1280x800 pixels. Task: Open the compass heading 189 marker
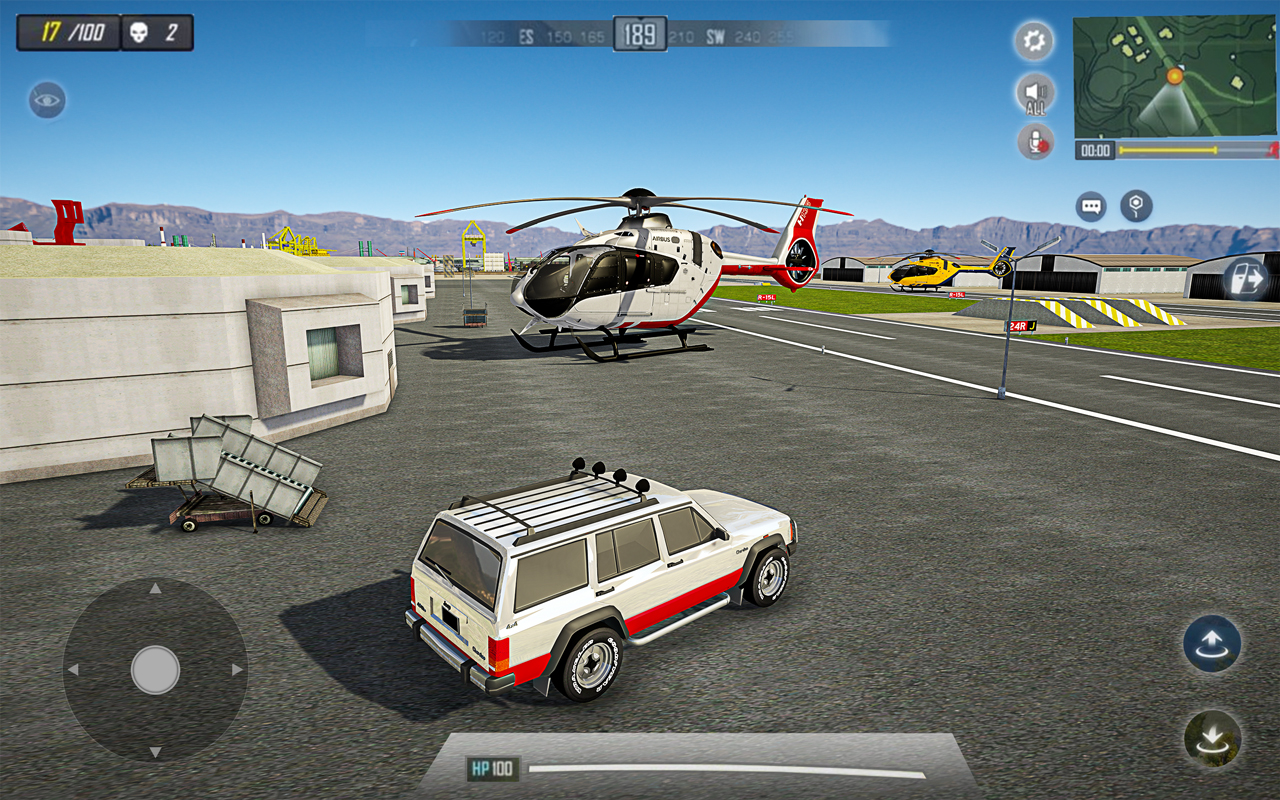click(x=640, y=32)
